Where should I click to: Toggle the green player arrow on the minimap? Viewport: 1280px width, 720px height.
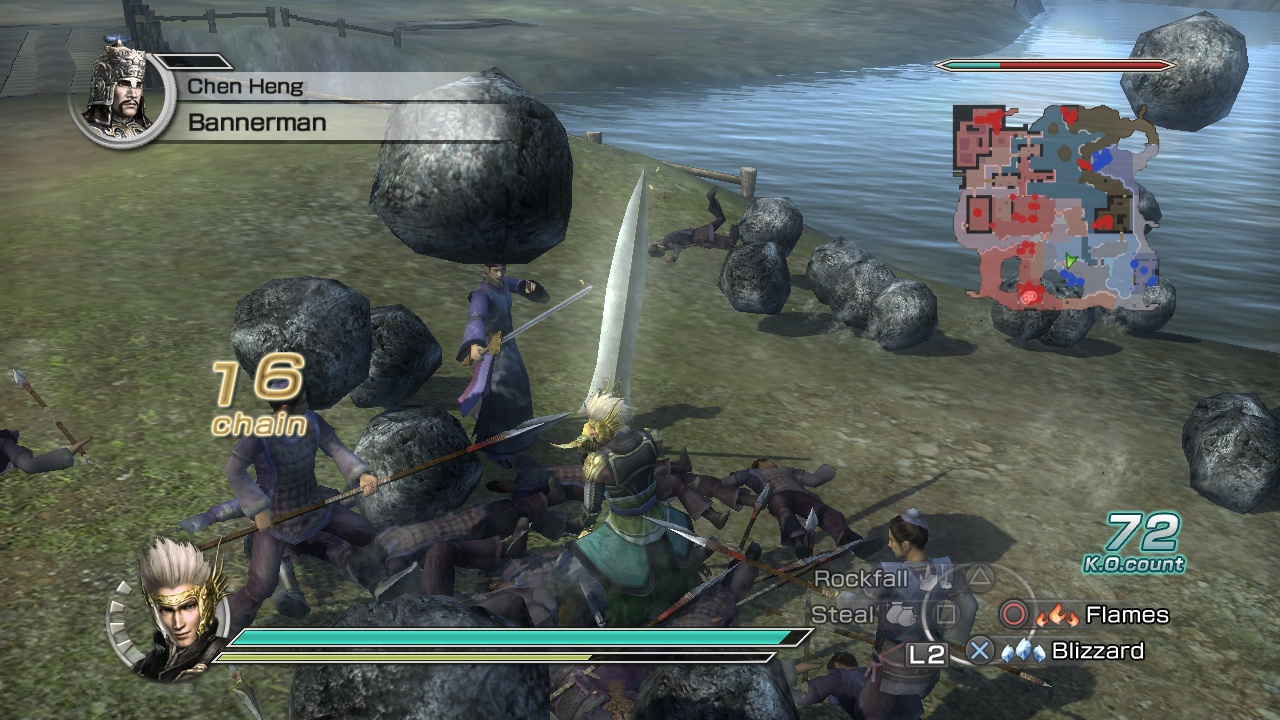pyautogui.click(x=1071, y=261)
